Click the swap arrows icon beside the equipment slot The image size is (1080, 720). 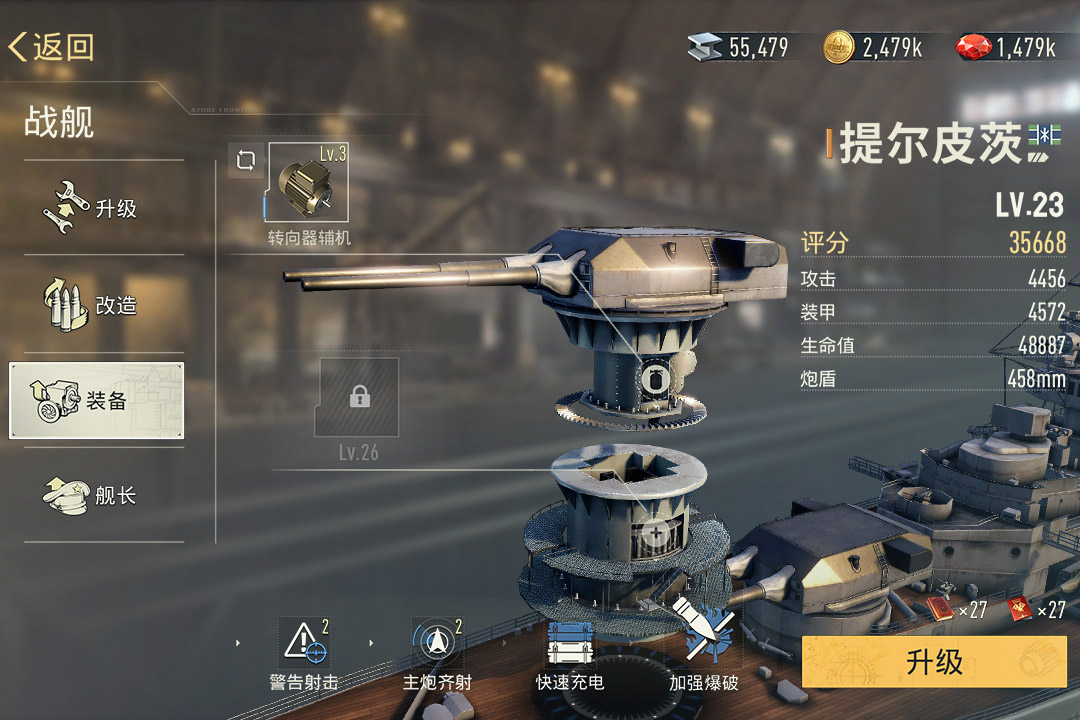click(246, 160)
